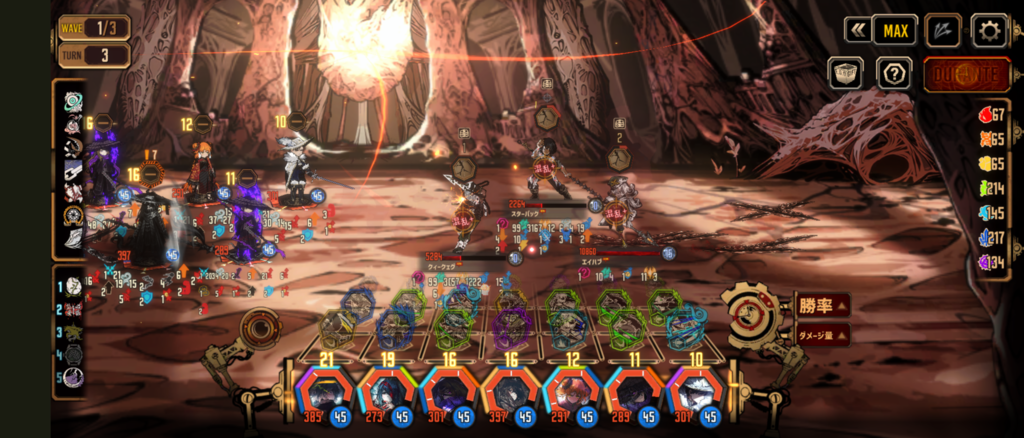The image size is (1024, 438).
Task: Select support slot number 5 icon
Action: point(74,378)
